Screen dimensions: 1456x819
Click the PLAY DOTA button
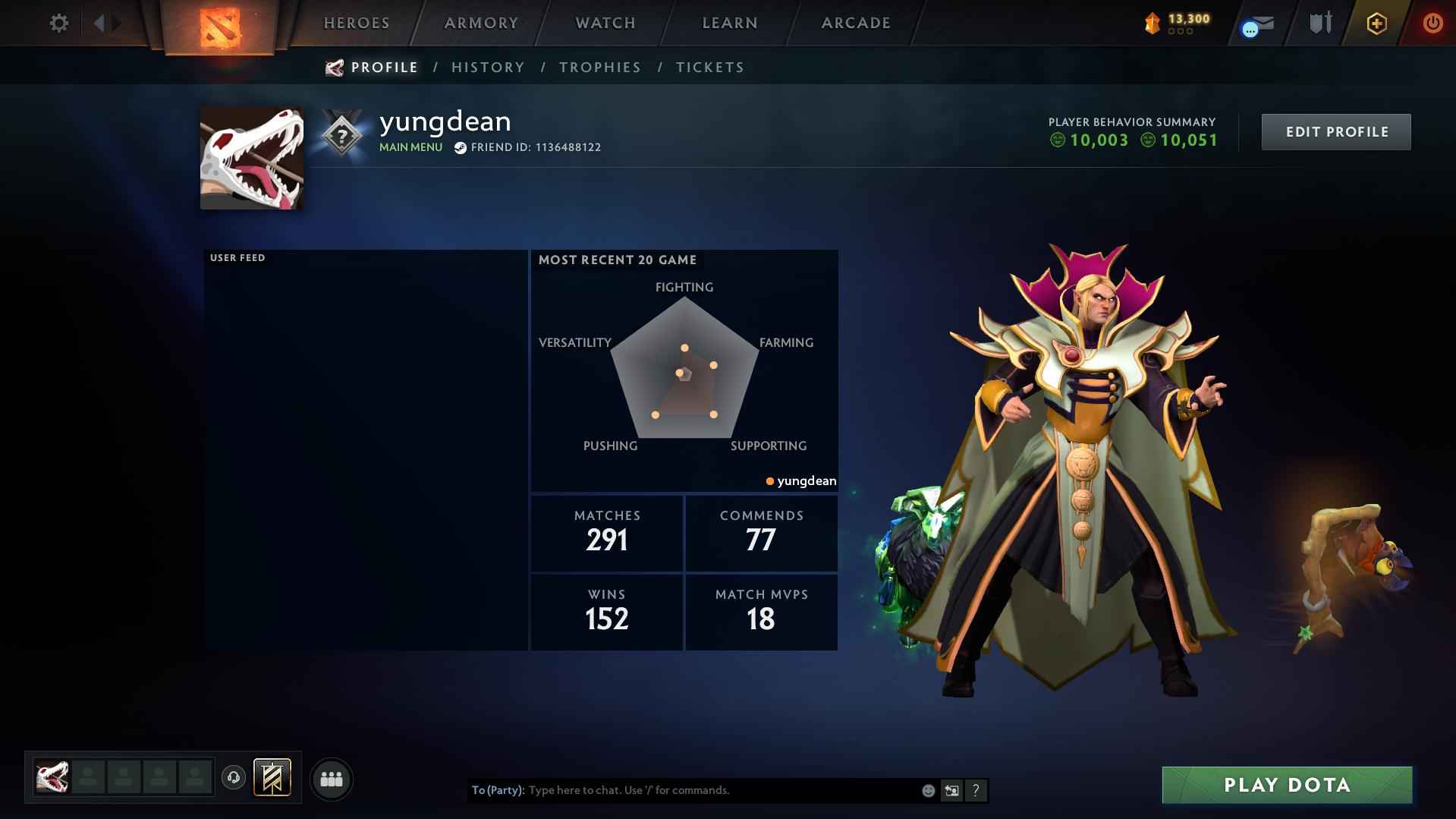(1286, 785)
